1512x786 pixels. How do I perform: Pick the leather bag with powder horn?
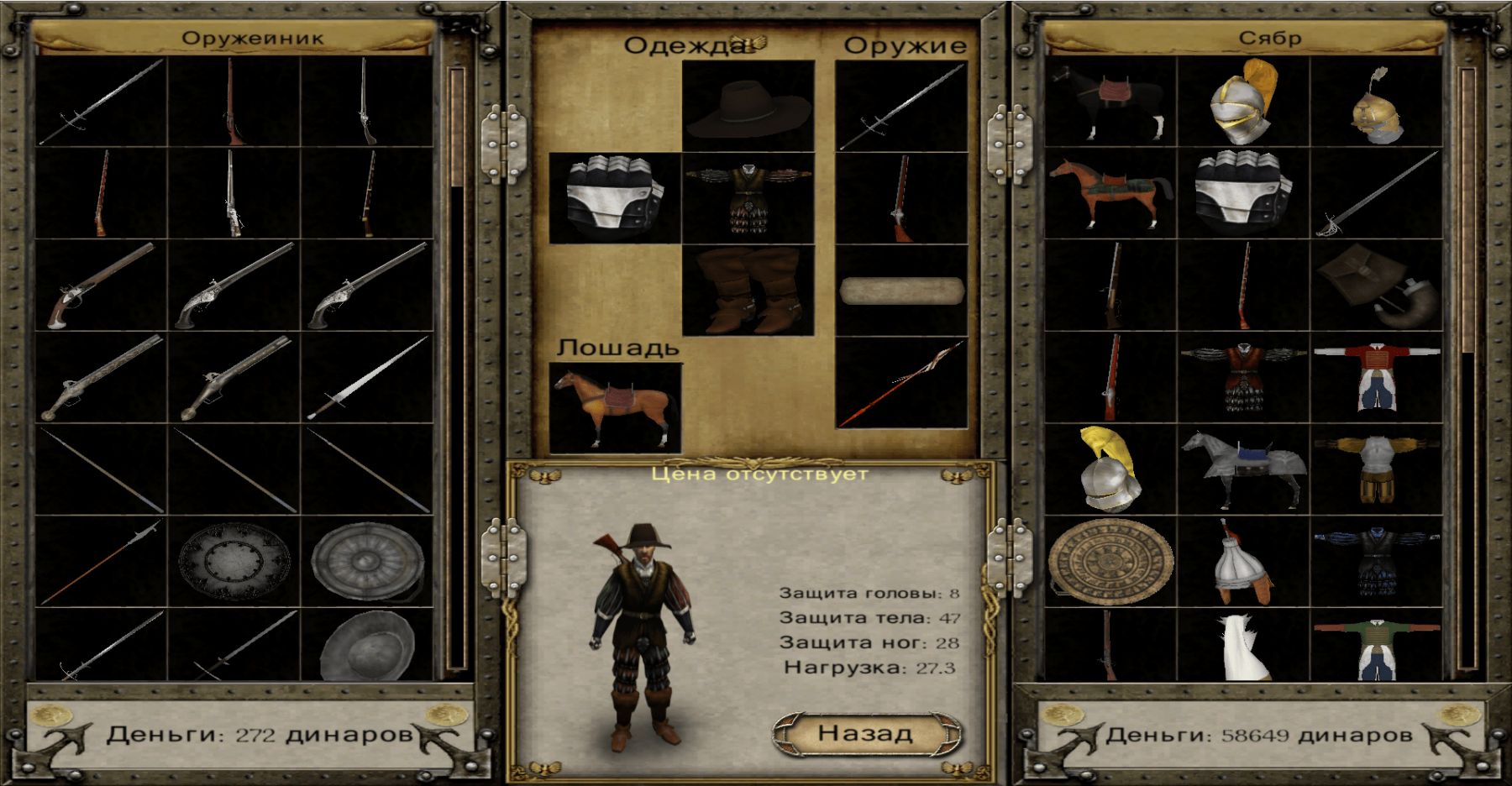[1376, 286]
